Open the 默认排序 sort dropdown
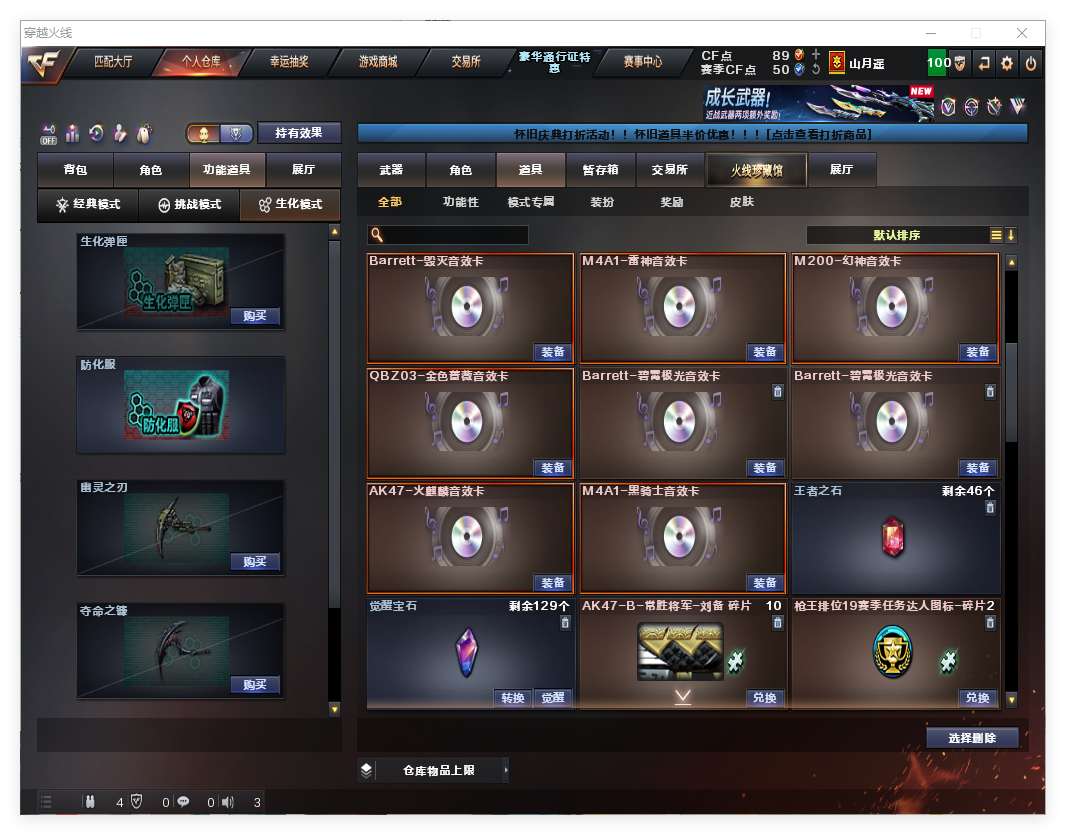 point(896,235)
